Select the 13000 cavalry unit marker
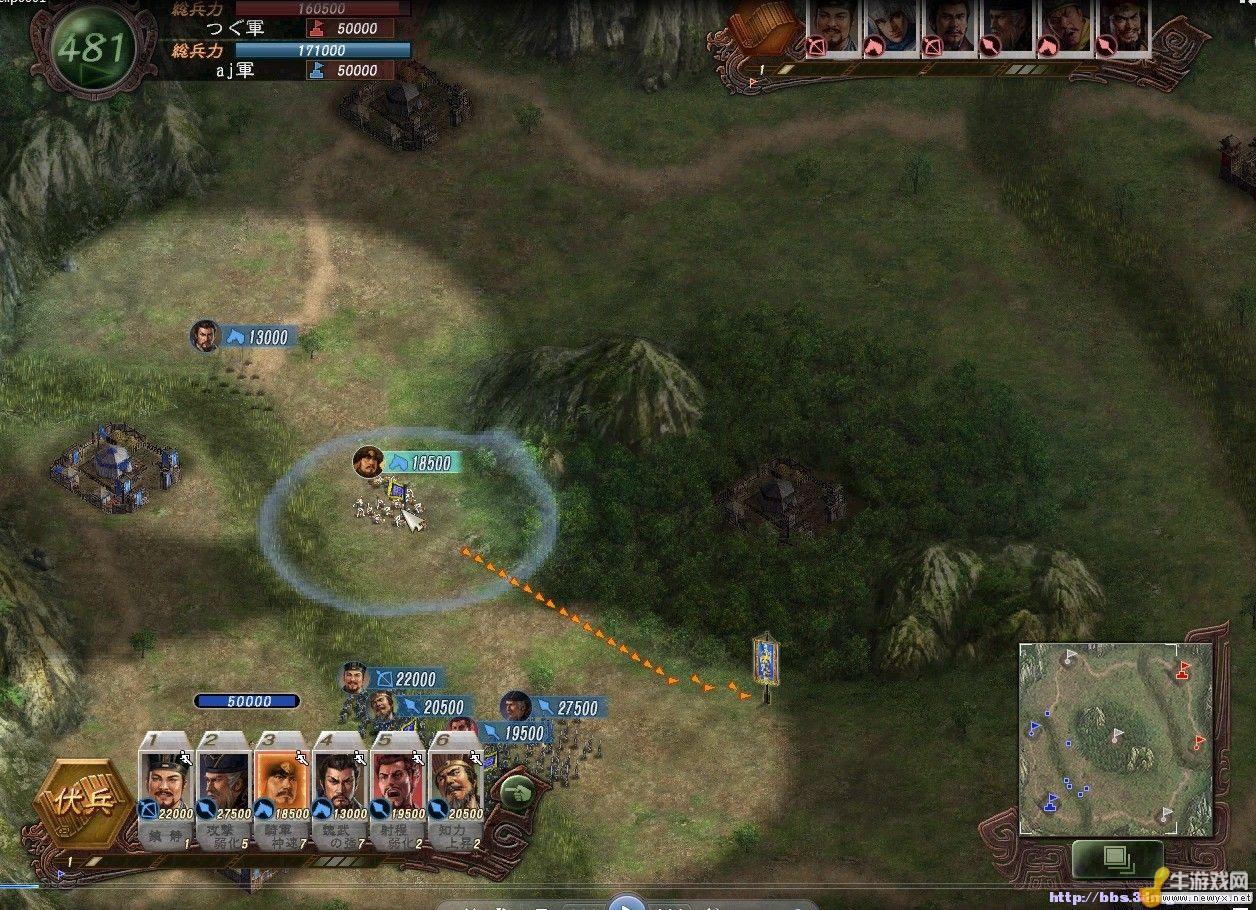 click(x=244, y=337)
